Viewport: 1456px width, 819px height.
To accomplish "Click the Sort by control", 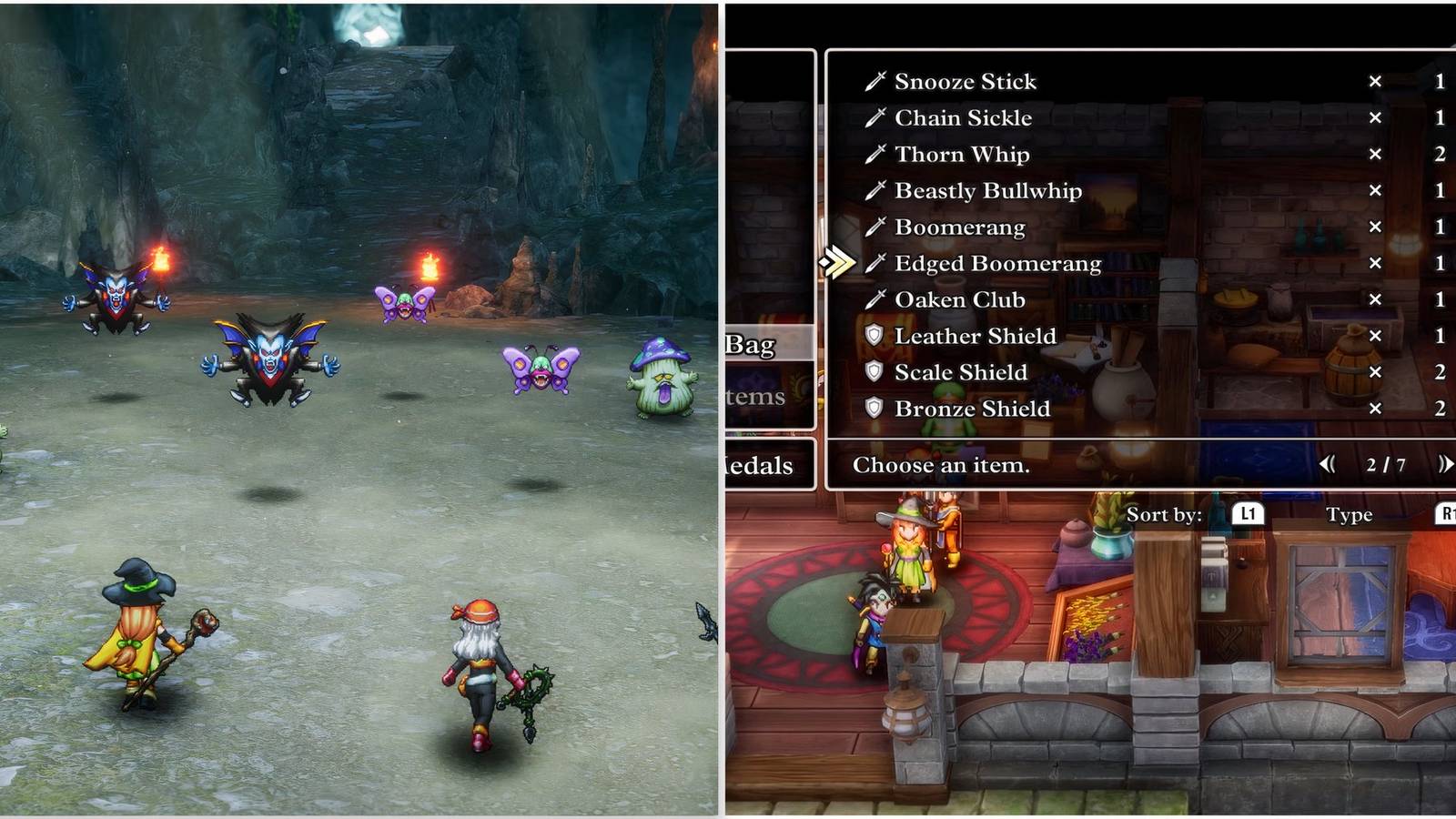I will coord(1166,514).
